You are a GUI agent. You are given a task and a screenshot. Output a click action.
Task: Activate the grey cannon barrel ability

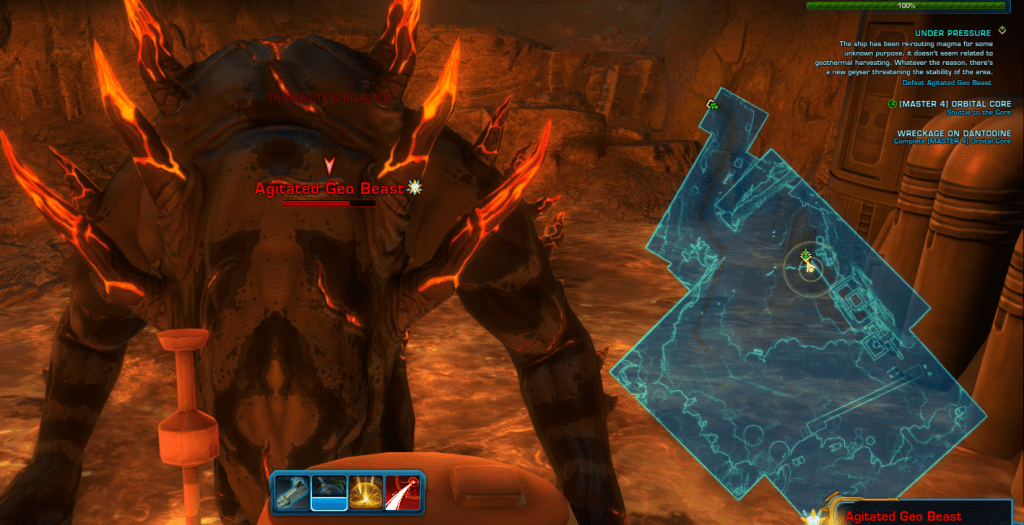point(292,491)
